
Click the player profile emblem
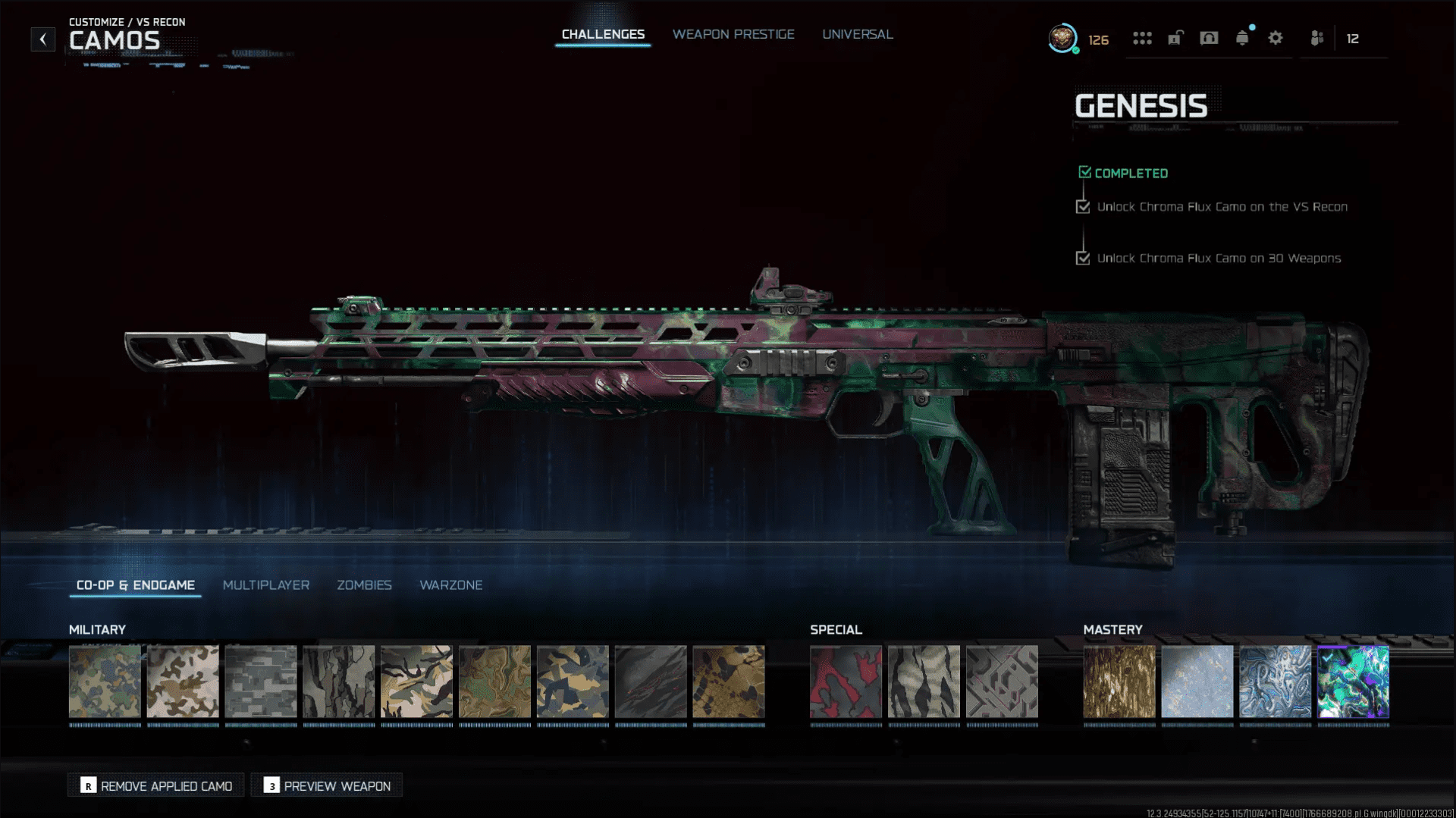[1062, 38]
